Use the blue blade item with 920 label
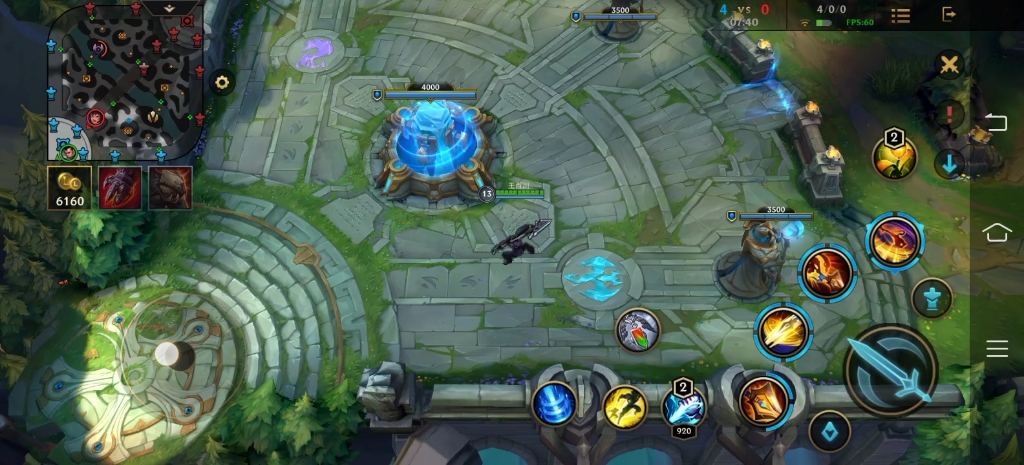The width and height of the screenshot is (1024, 465). click(684, 406)
